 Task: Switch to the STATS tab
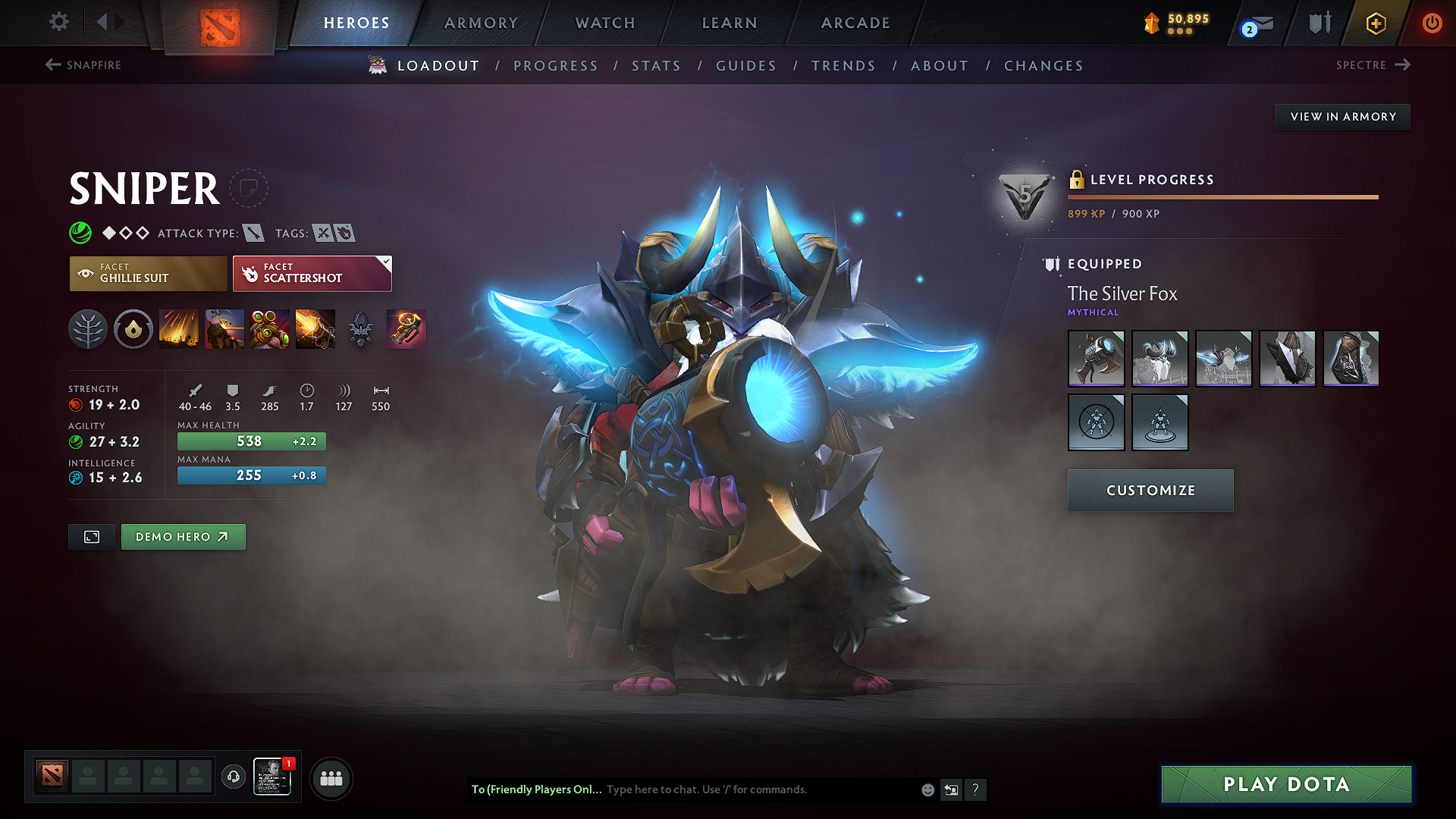tap(657, 65)
